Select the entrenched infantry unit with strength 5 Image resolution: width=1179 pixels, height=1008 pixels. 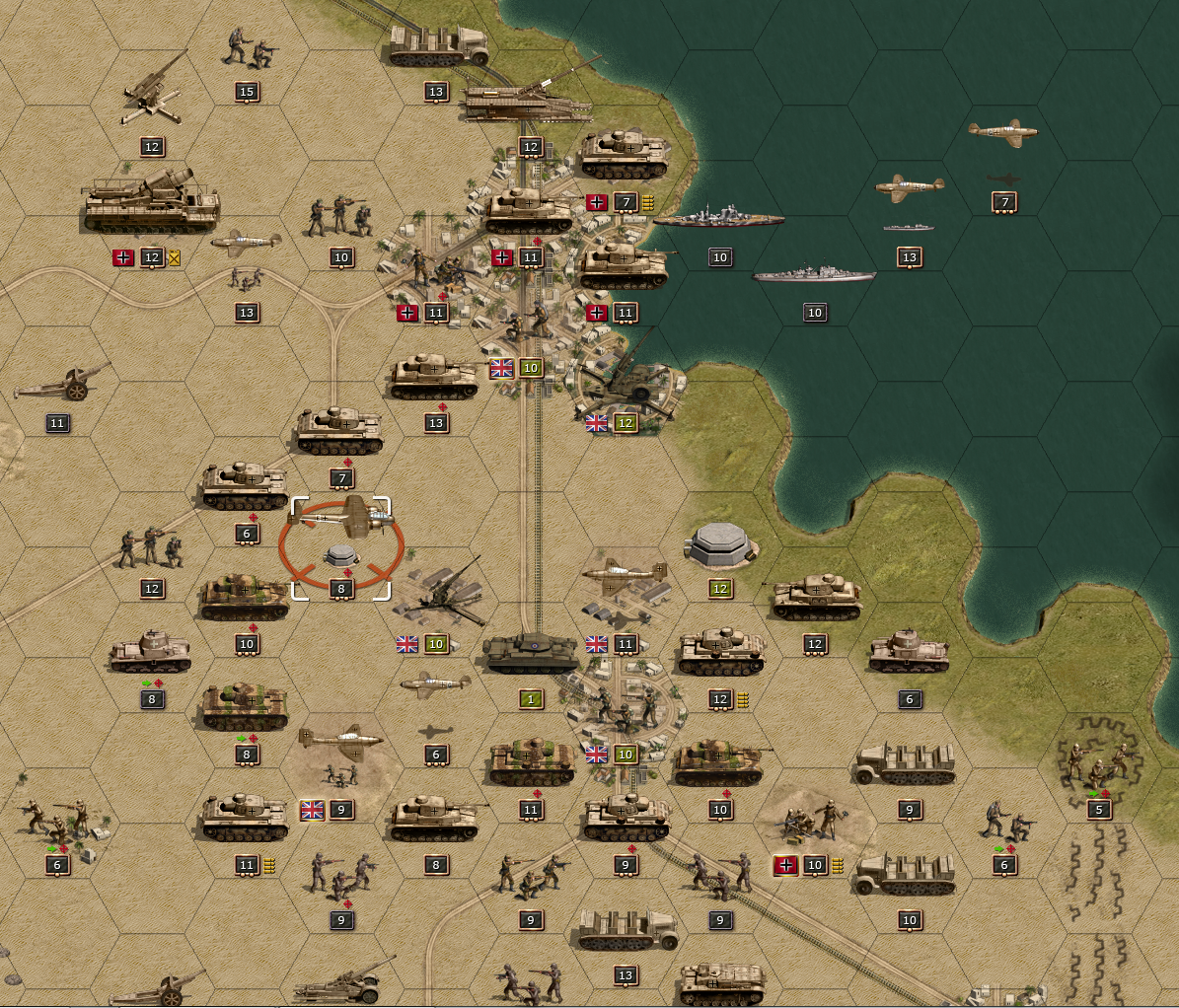point(1097,762)
